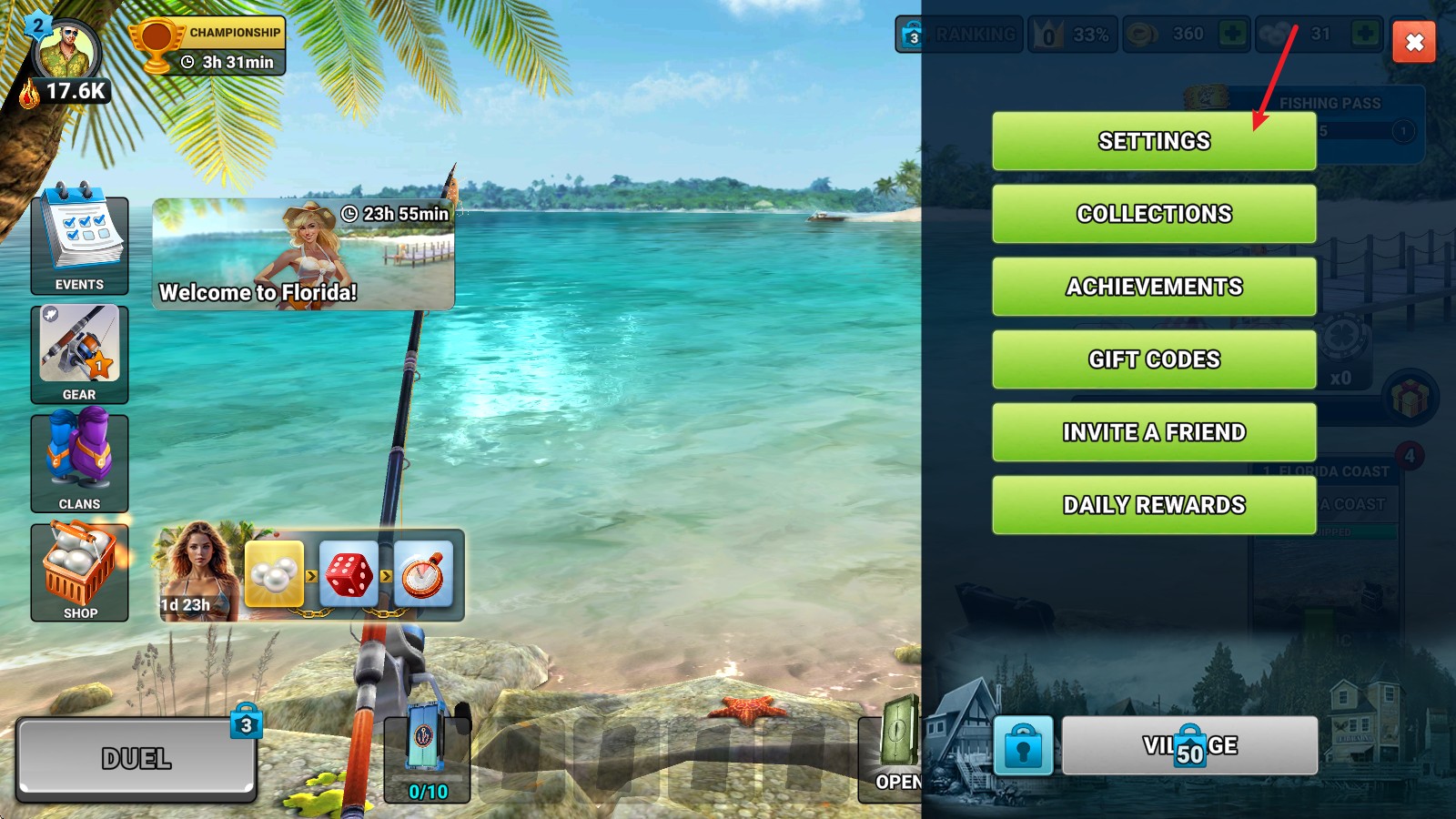Click the Championship trophy timer

[x=209, y=46]
